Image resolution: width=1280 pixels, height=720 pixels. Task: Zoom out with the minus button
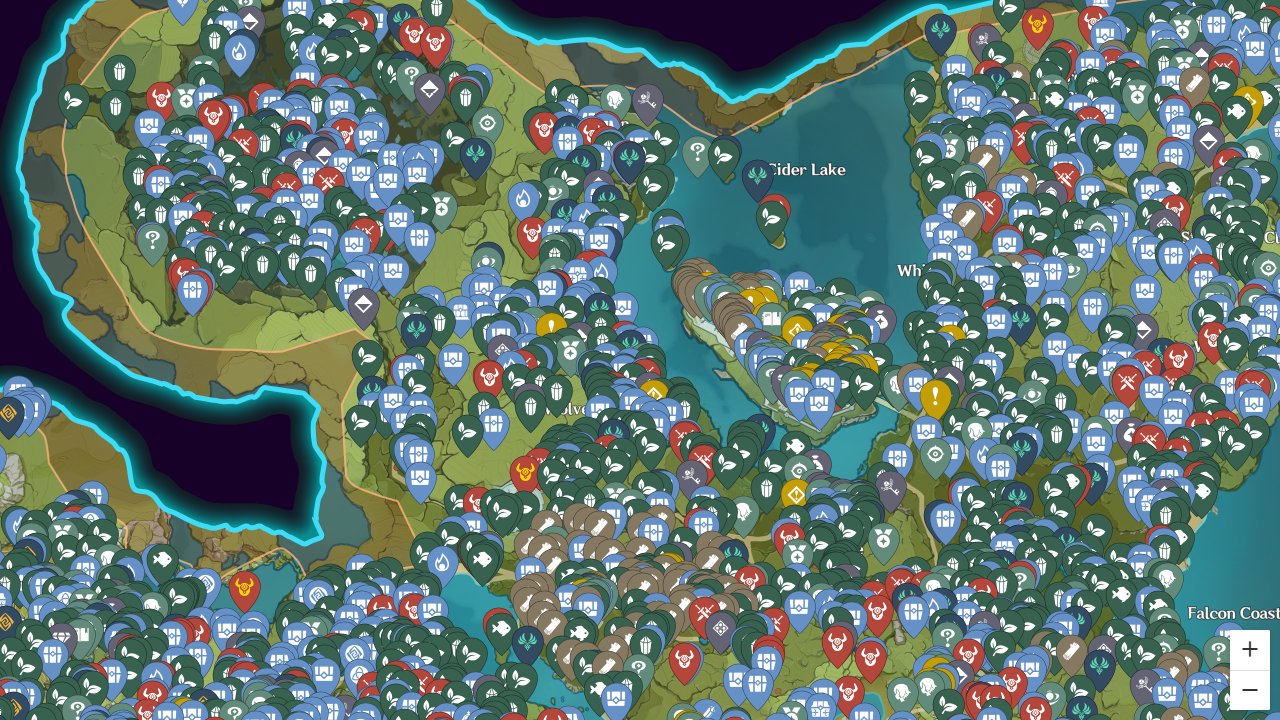pyautogui.click(x=1250, y=689)
